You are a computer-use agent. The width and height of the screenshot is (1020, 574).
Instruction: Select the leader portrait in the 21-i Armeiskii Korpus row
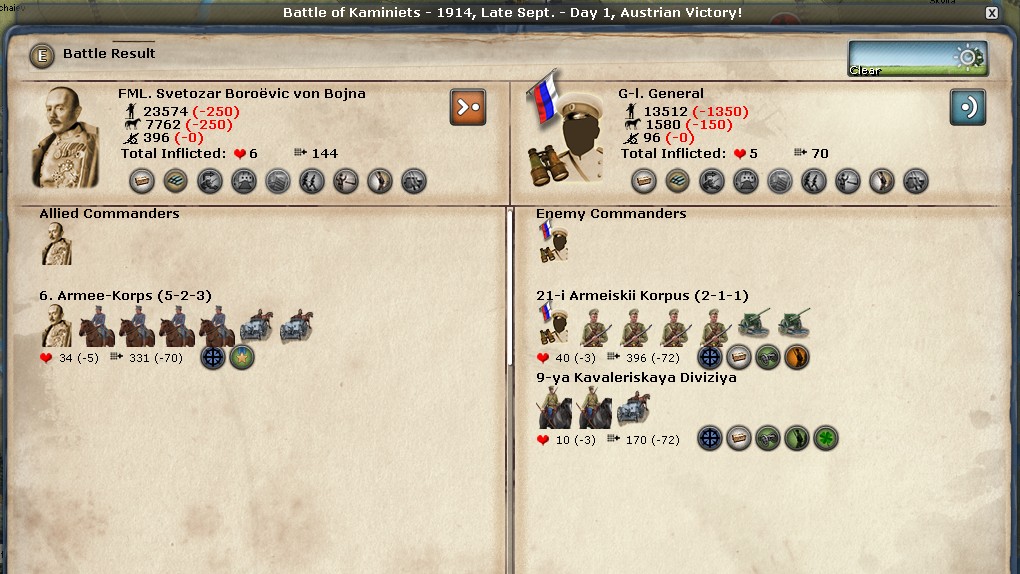click(554, 325)
